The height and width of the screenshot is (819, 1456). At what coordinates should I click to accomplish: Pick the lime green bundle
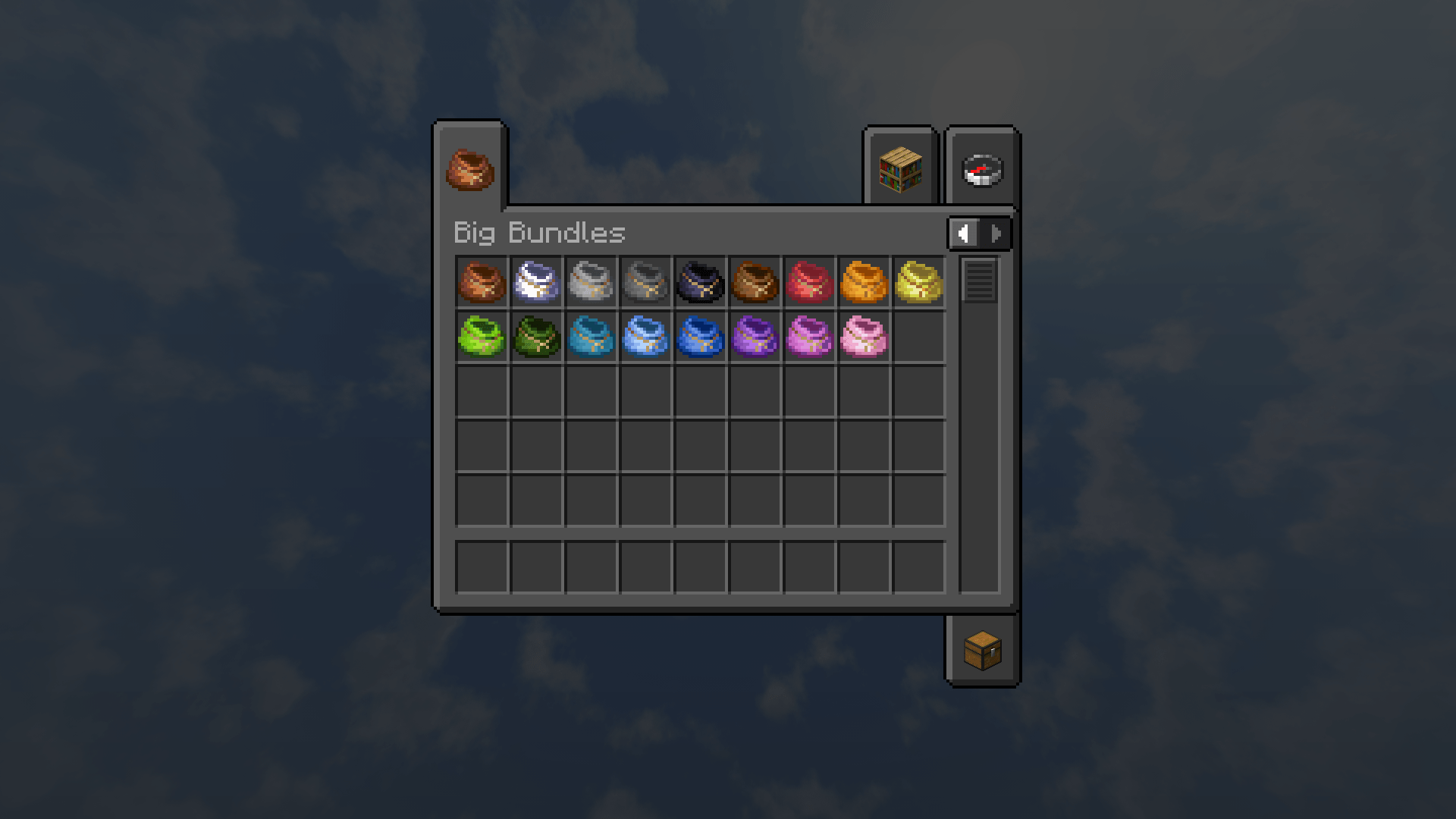coord(482,336)
